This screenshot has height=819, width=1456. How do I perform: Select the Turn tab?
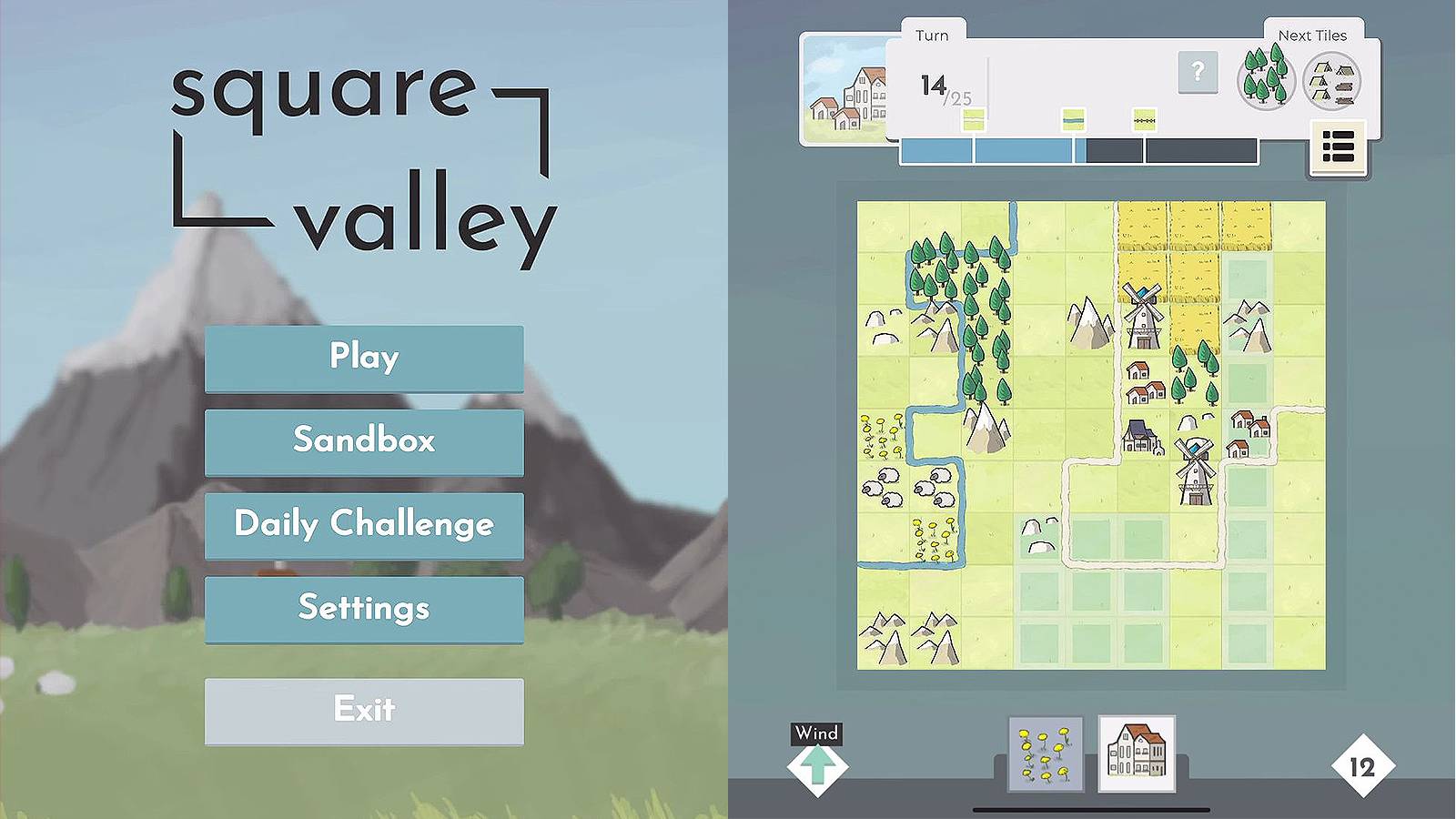click(x=931, y=35)
